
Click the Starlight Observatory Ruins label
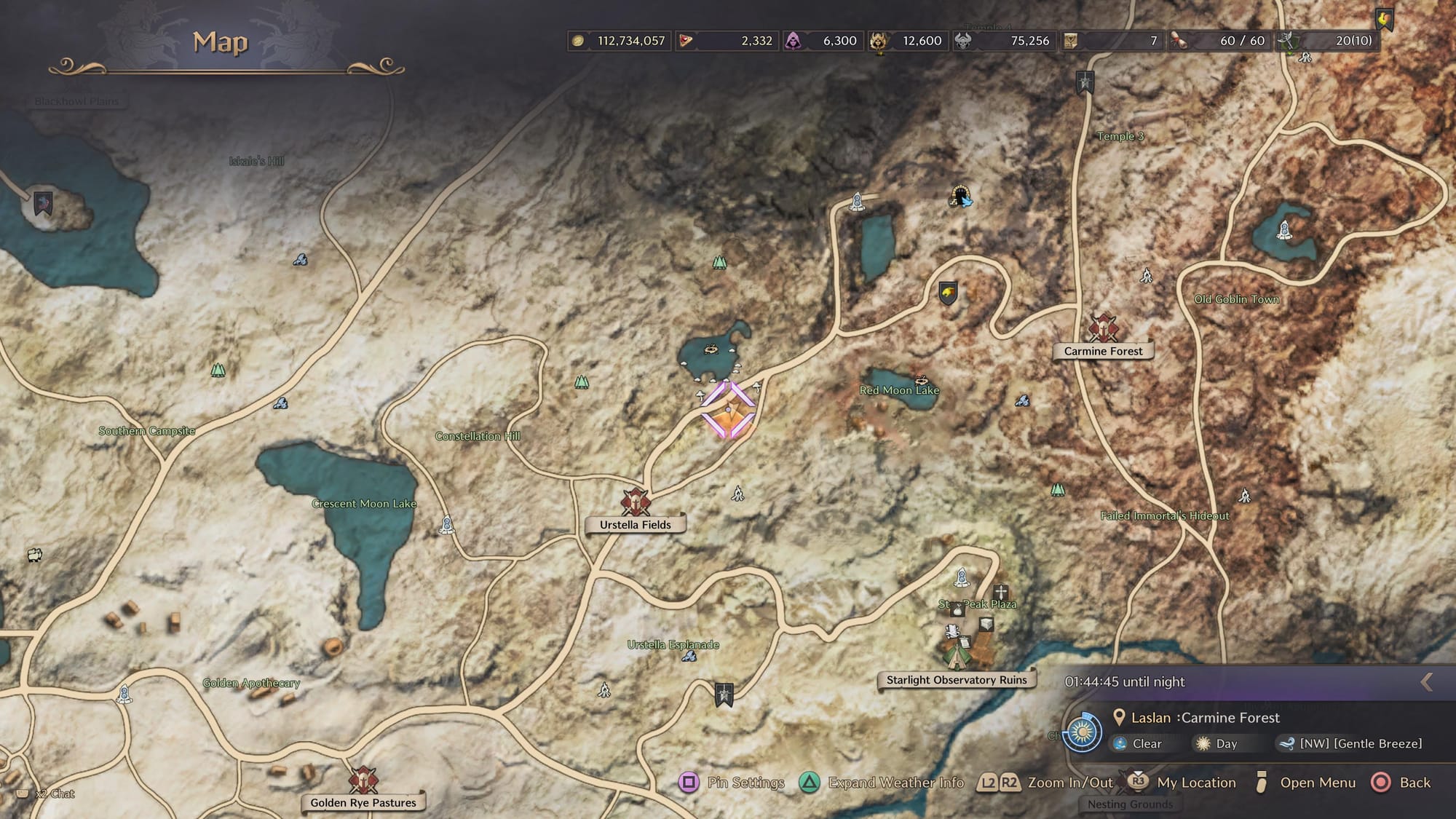(x=957, y=680)
